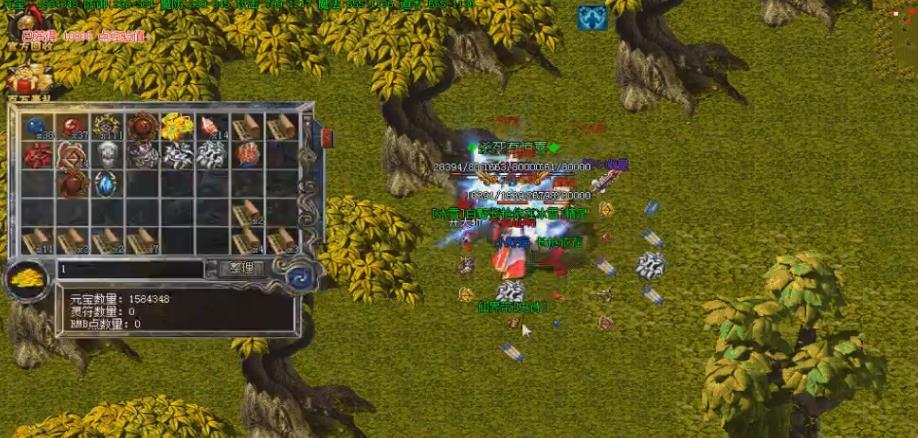
Task: Close the inventory with red side tab
Action: click(x=309, y=135)
